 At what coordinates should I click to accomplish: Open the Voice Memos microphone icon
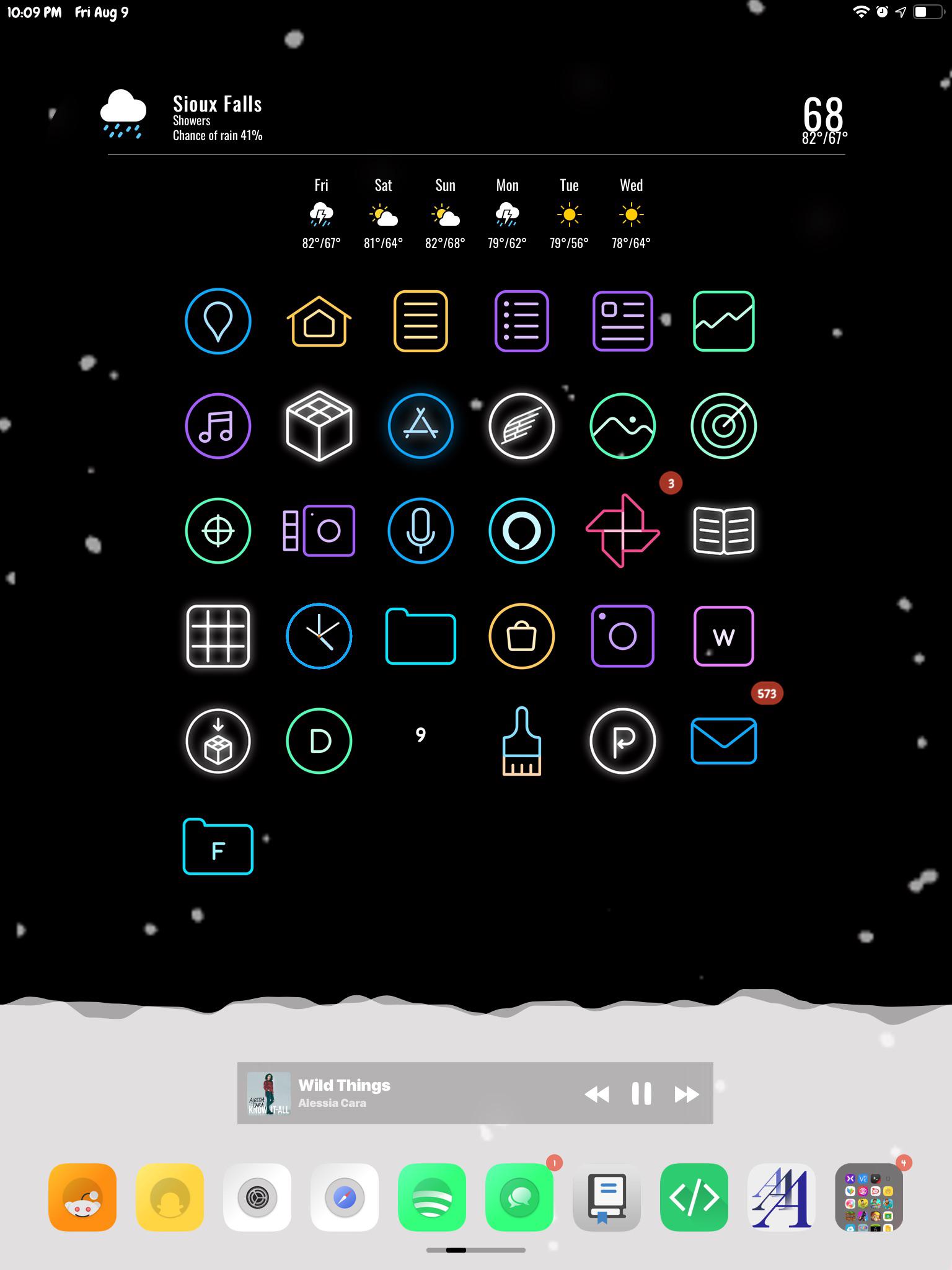point(420,531)
